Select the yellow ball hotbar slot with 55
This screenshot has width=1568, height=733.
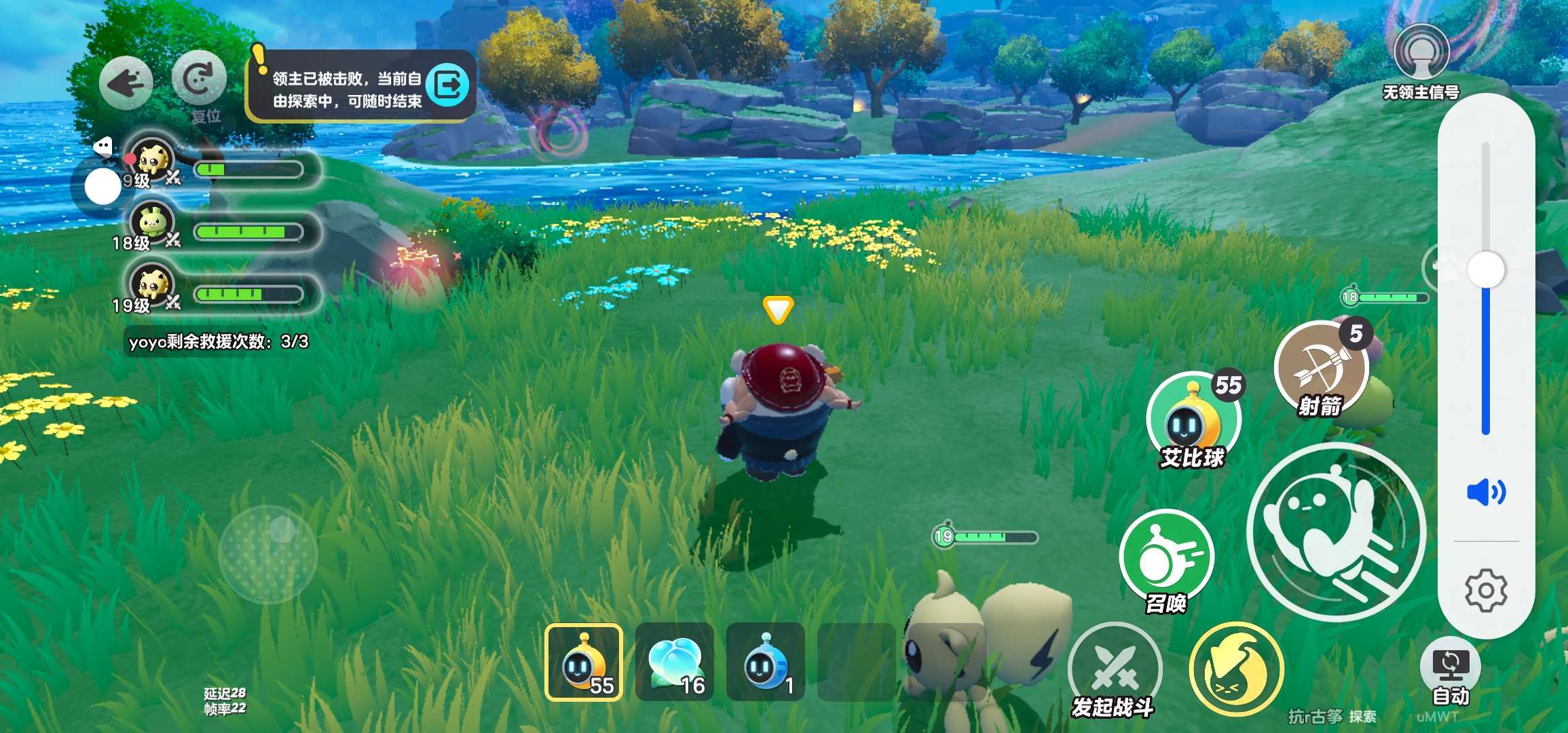click(x=583, y=662)
